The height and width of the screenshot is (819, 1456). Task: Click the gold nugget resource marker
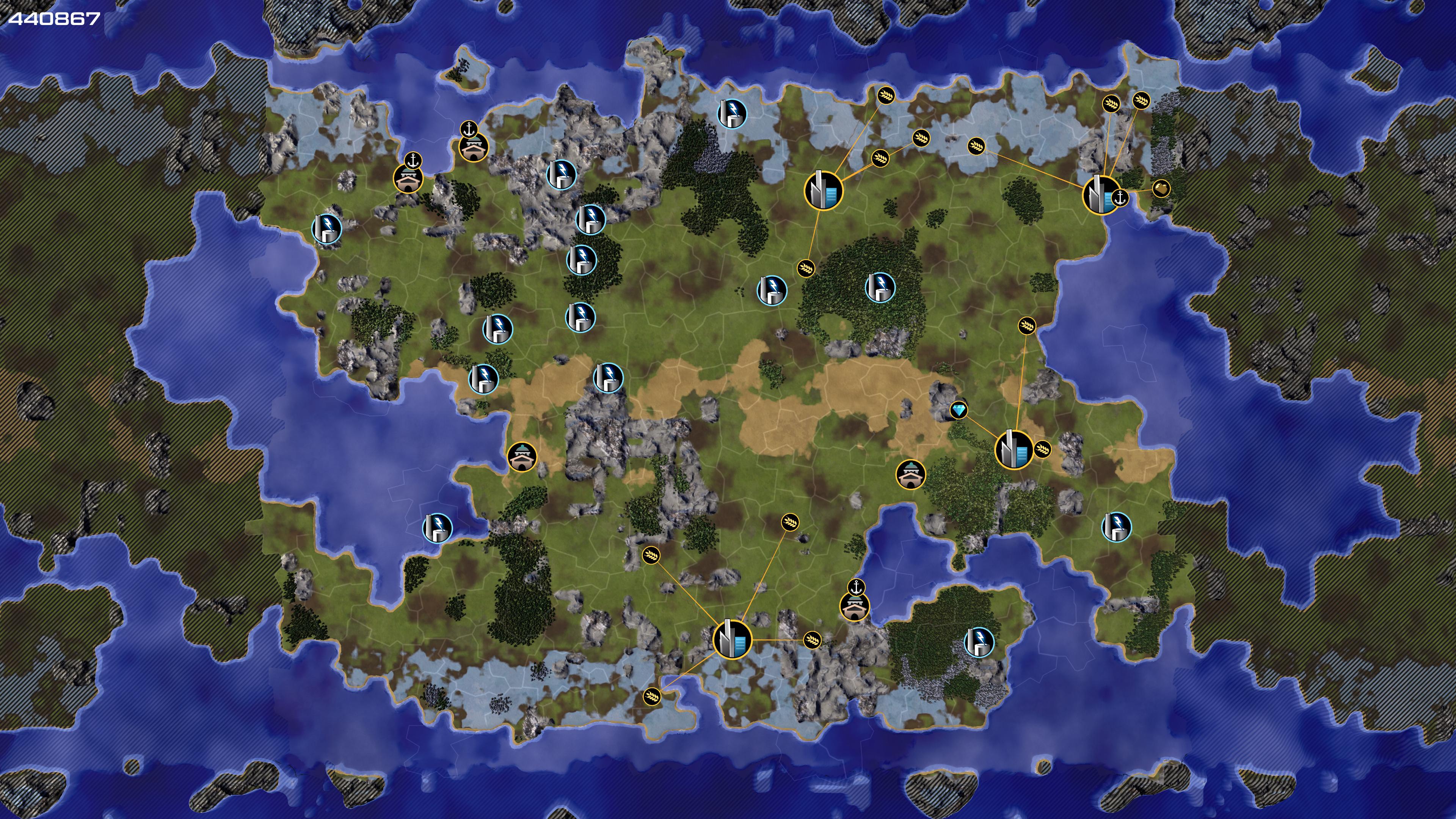click(x=1160, y=188)
